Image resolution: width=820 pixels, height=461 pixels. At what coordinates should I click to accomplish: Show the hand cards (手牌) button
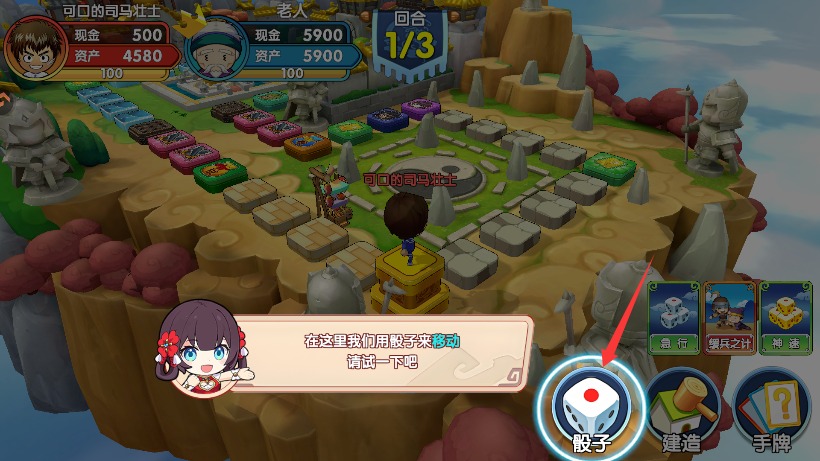coord(770,408)
